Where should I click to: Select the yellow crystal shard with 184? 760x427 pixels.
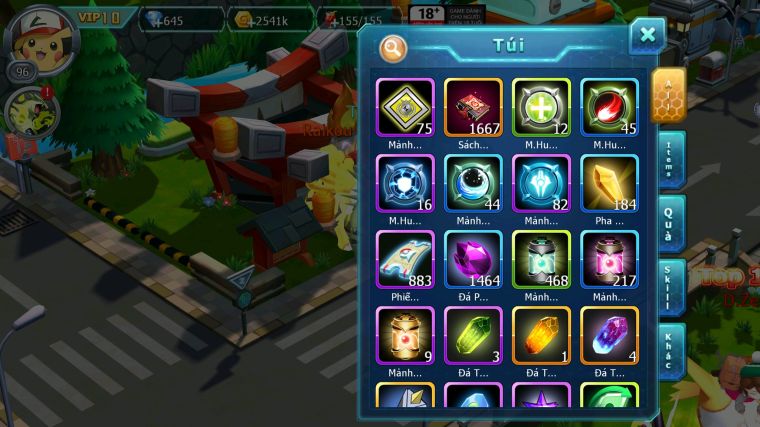tap(609, 183)
